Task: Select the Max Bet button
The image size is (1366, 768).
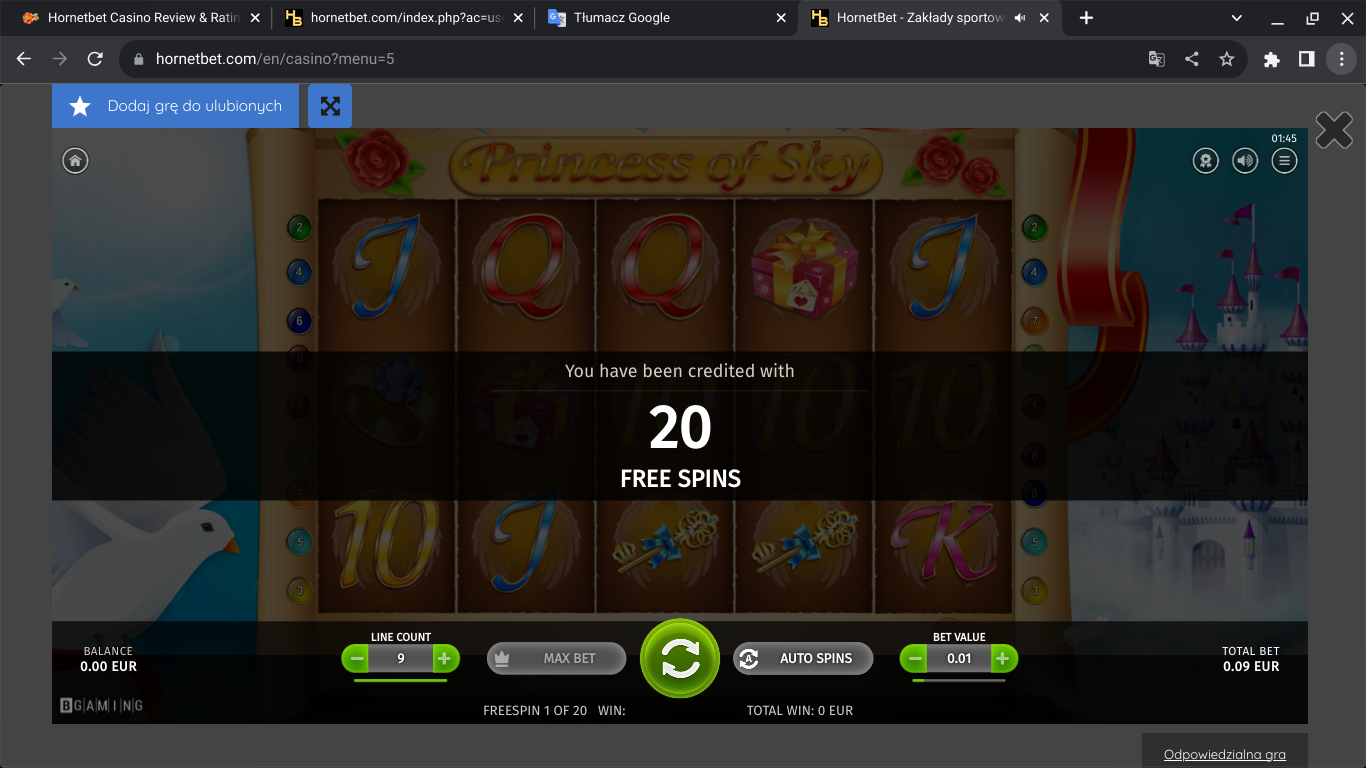Action: (556, 658)
